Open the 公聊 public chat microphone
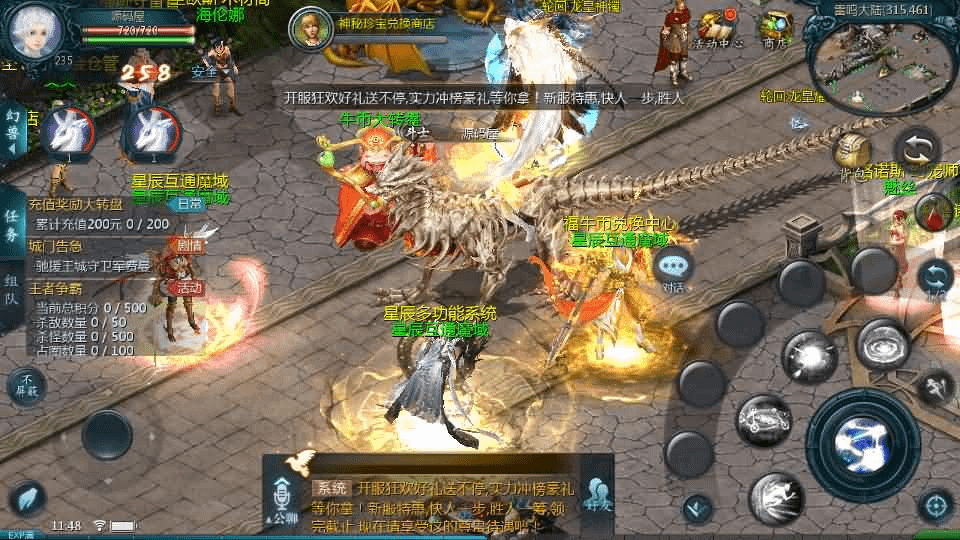Viewport: 960px width, 540px height. (x=285, y=500)
